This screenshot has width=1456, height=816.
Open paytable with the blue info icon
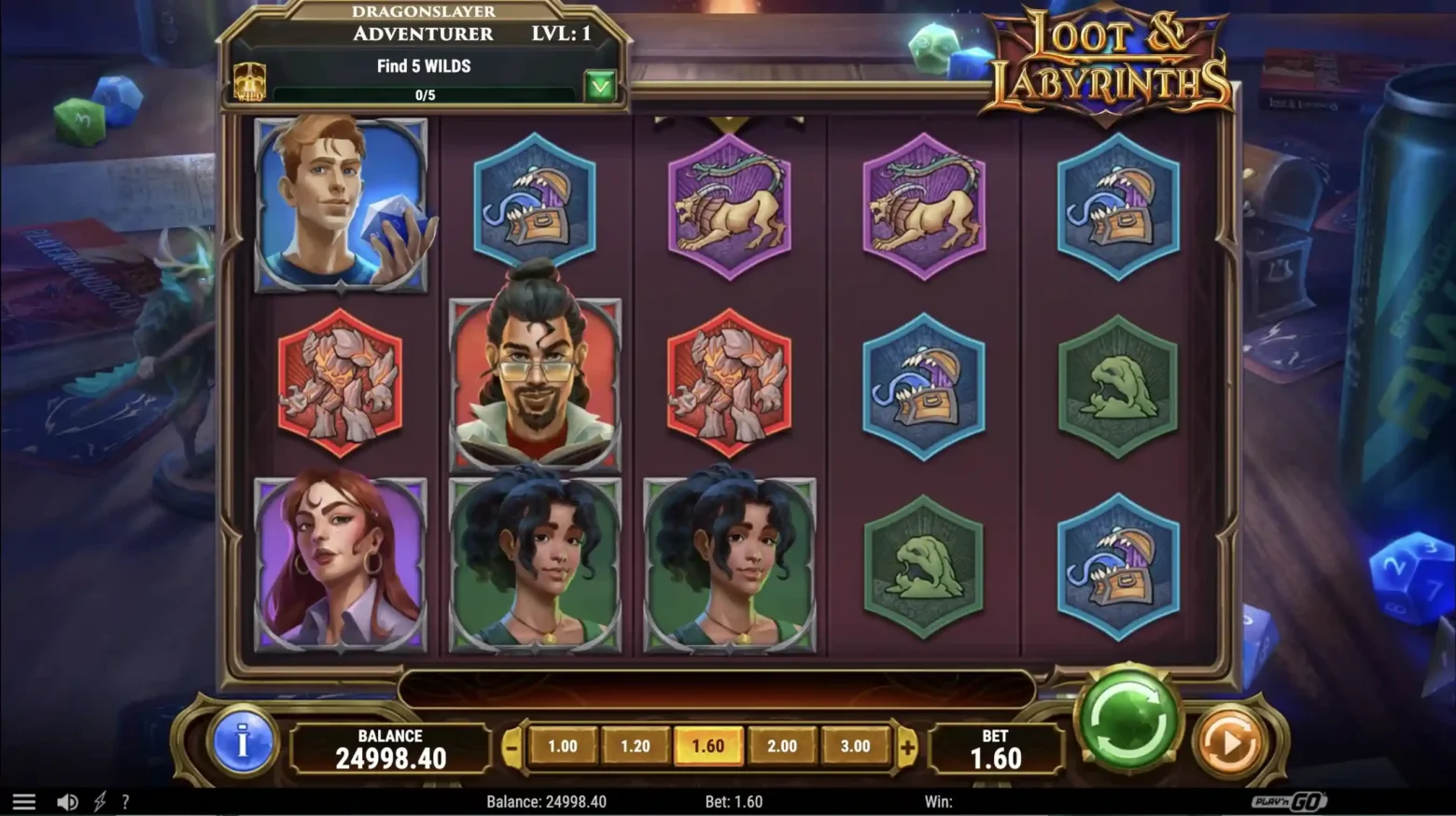242,745
